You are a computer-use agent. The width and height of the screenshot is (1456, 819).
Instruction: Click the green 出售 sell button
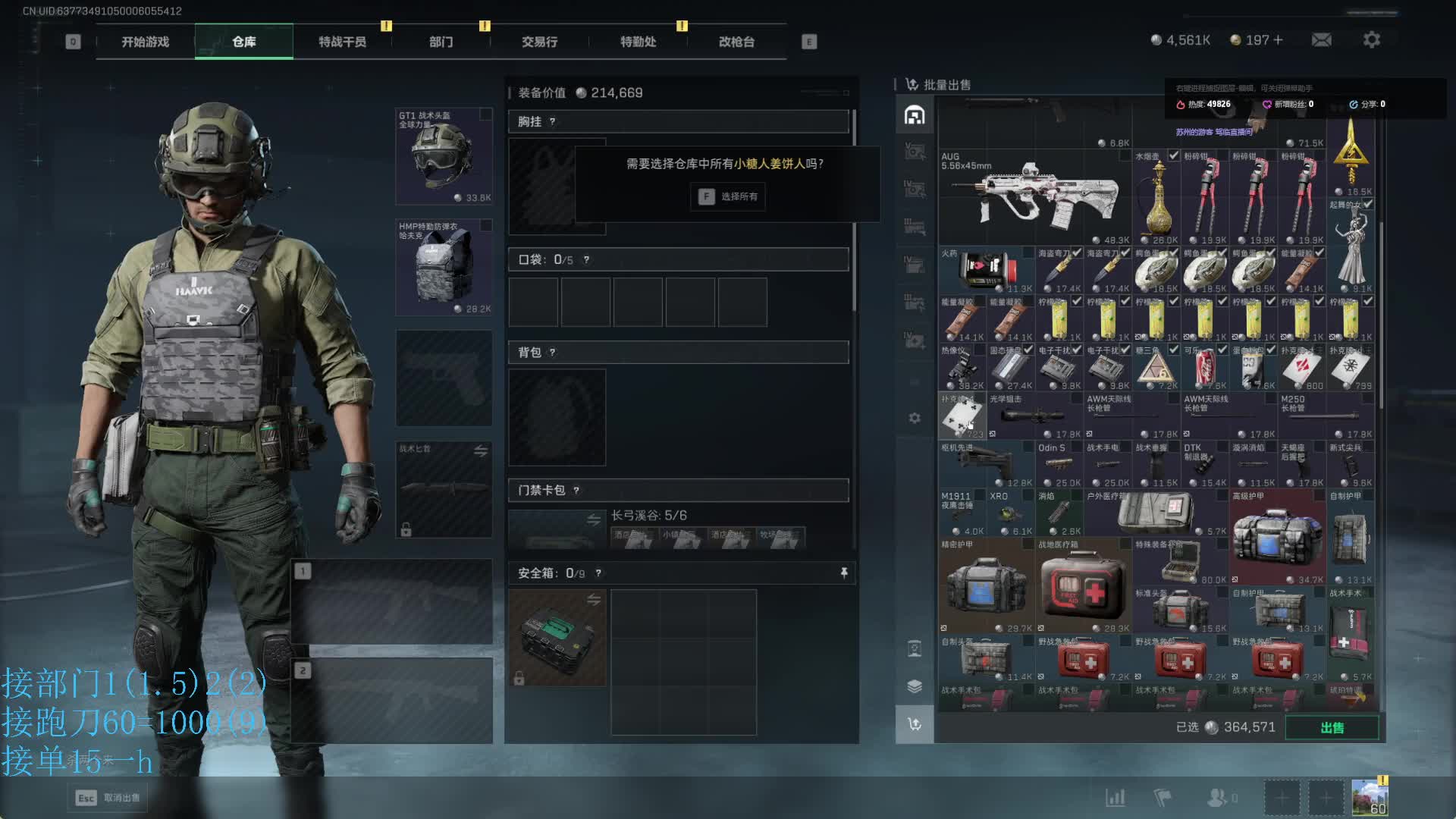[1332, 728]
